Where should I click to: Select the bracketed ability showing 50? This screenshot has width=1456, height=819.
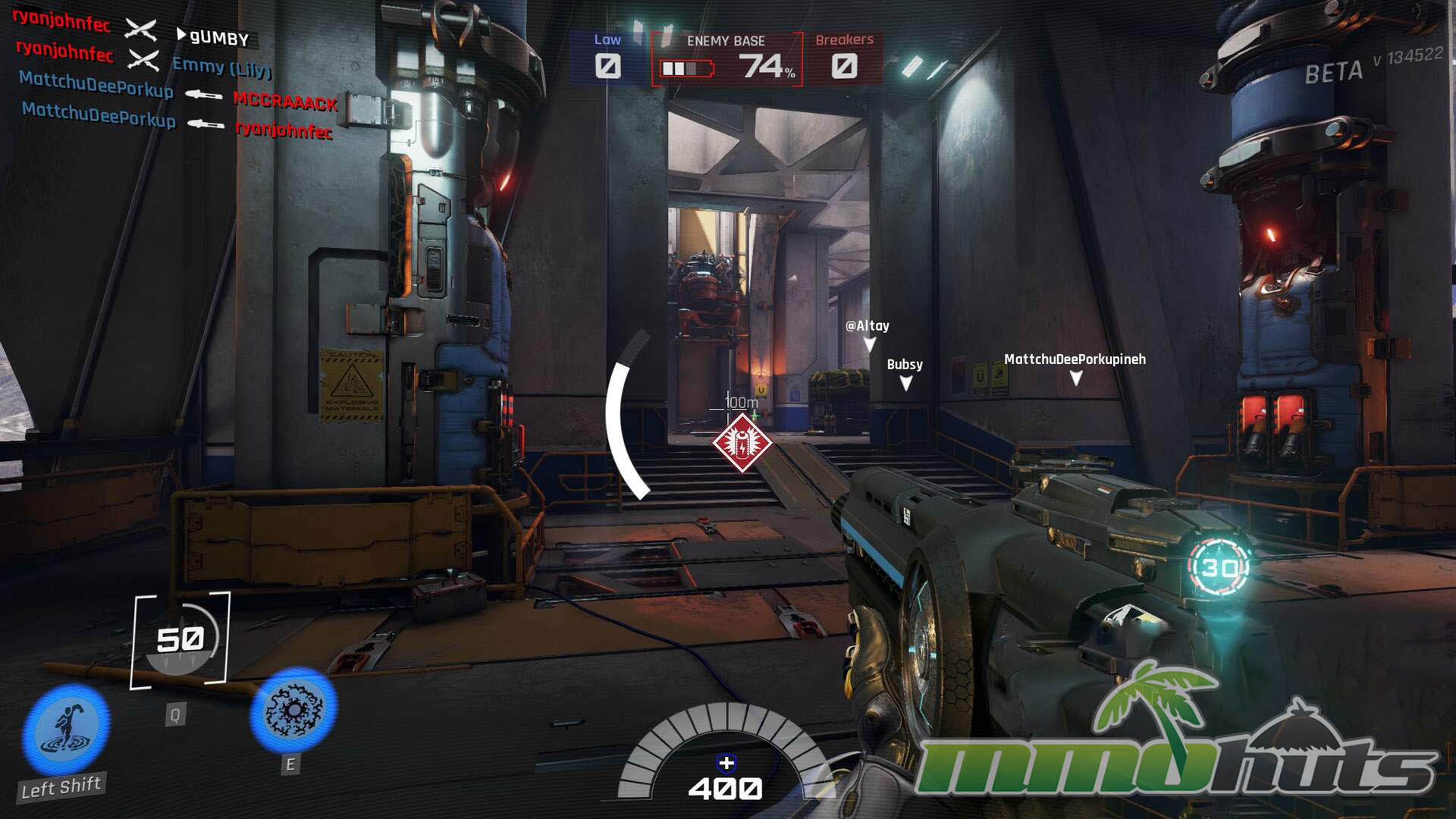click(x=180, y=640)
